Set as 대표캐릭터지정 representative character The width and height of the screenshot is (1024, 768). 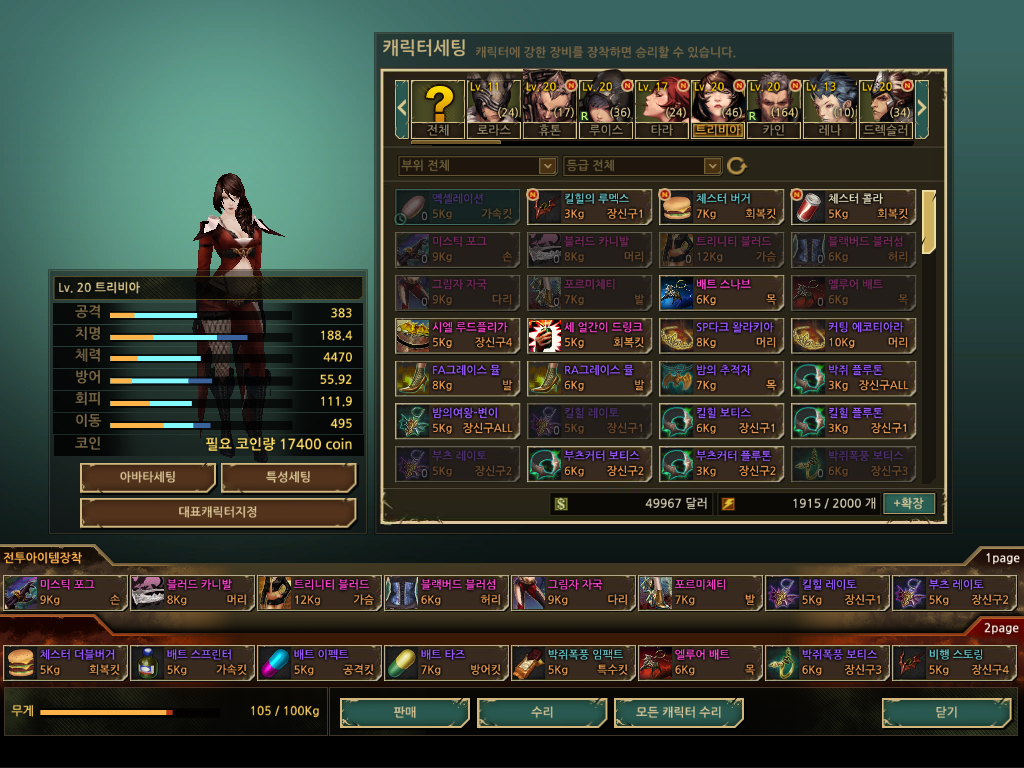pyautogui.click(x=218, y=512)
